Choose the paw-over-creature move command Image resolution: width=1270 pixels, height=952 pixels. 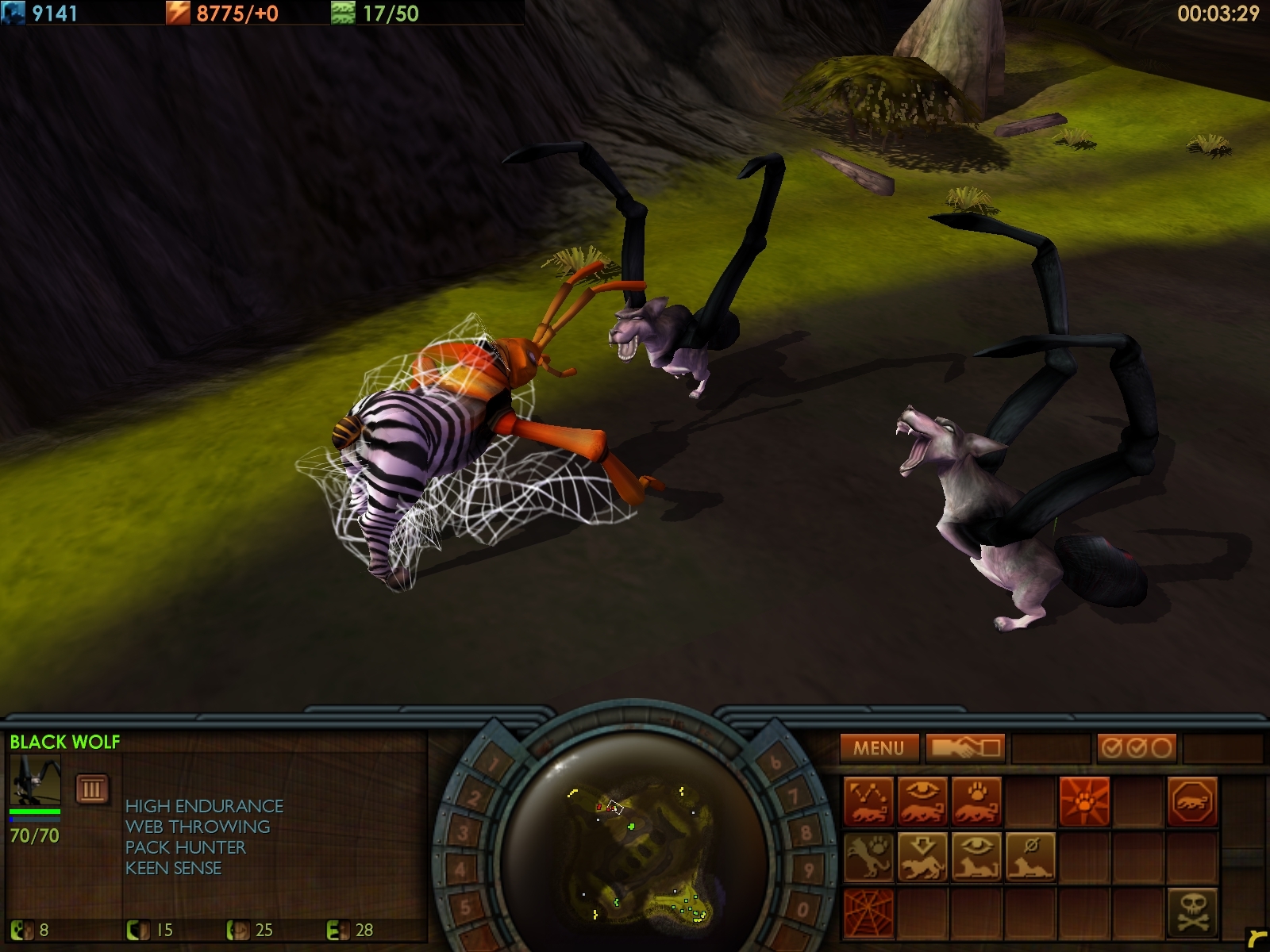point(976,801)
